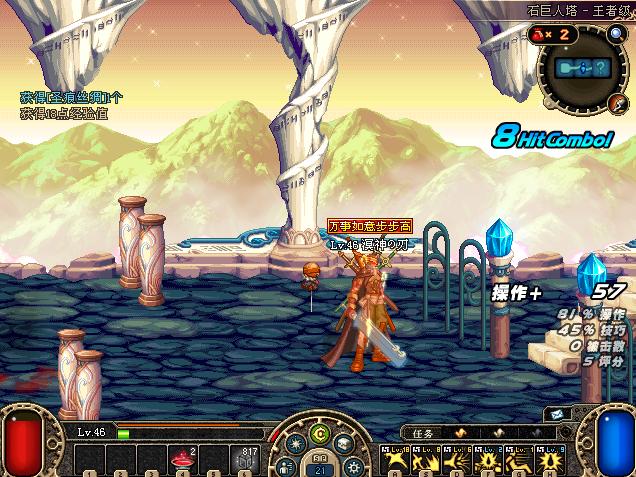Select the grey cube item with count 817
This screenshot has width=636, height=477.
point(245,460)
